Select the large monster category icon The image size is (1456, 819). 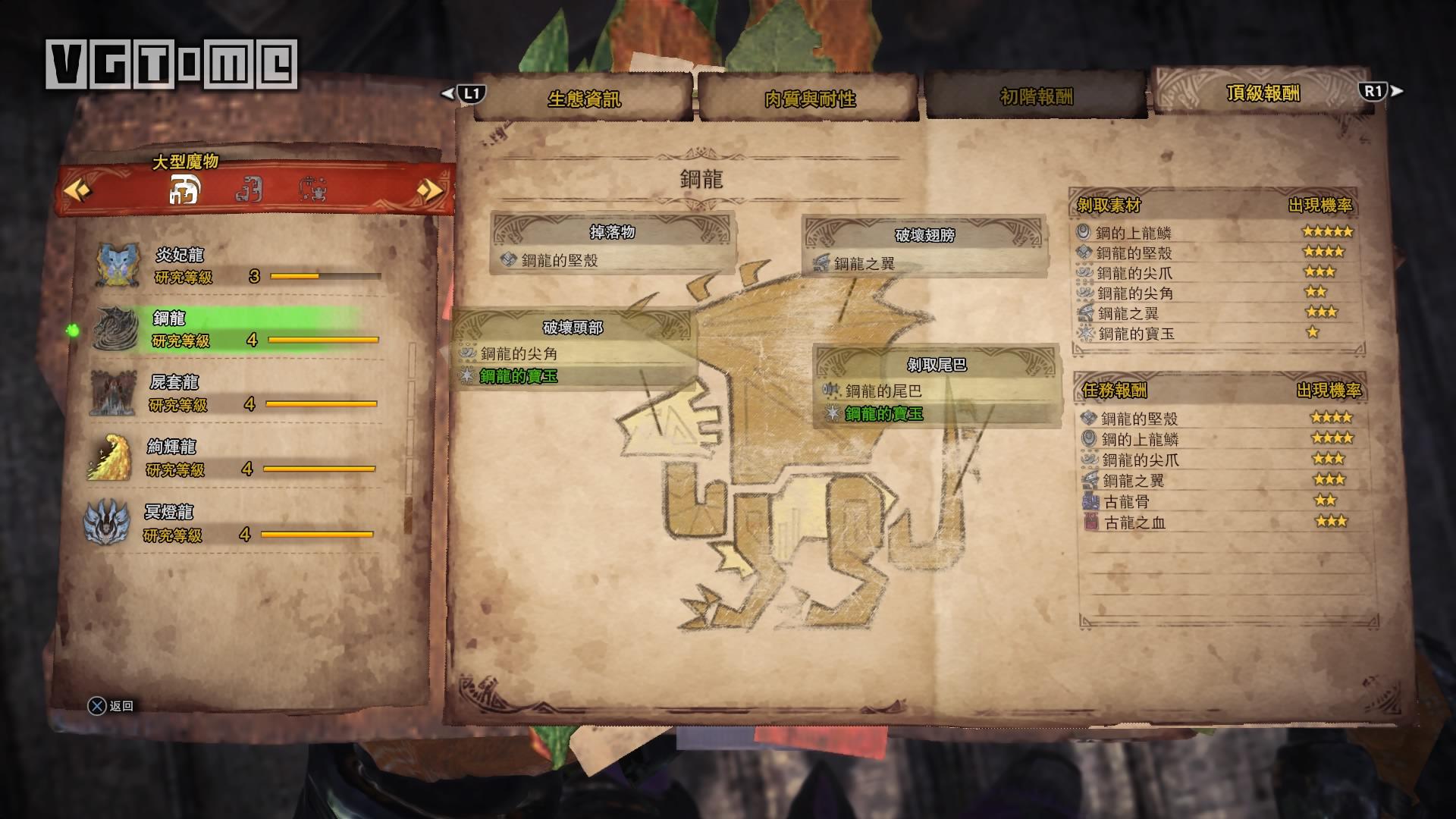click(x=184, y=190)
